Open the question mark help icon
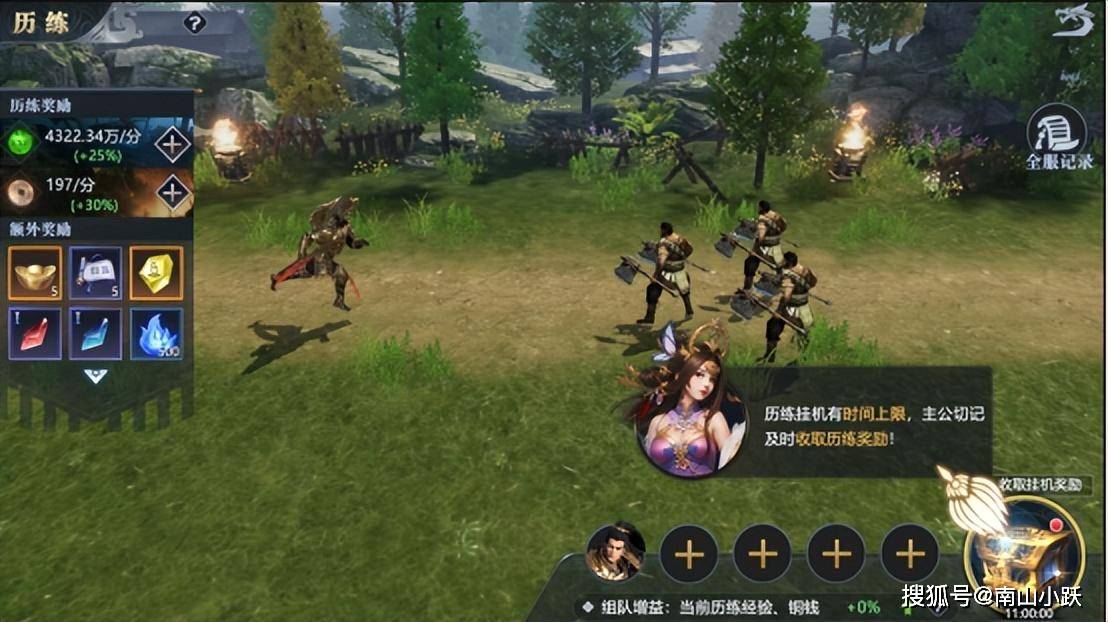This screenshot has width=1108, height=622. pyautogui.click(x=195, y=22)
